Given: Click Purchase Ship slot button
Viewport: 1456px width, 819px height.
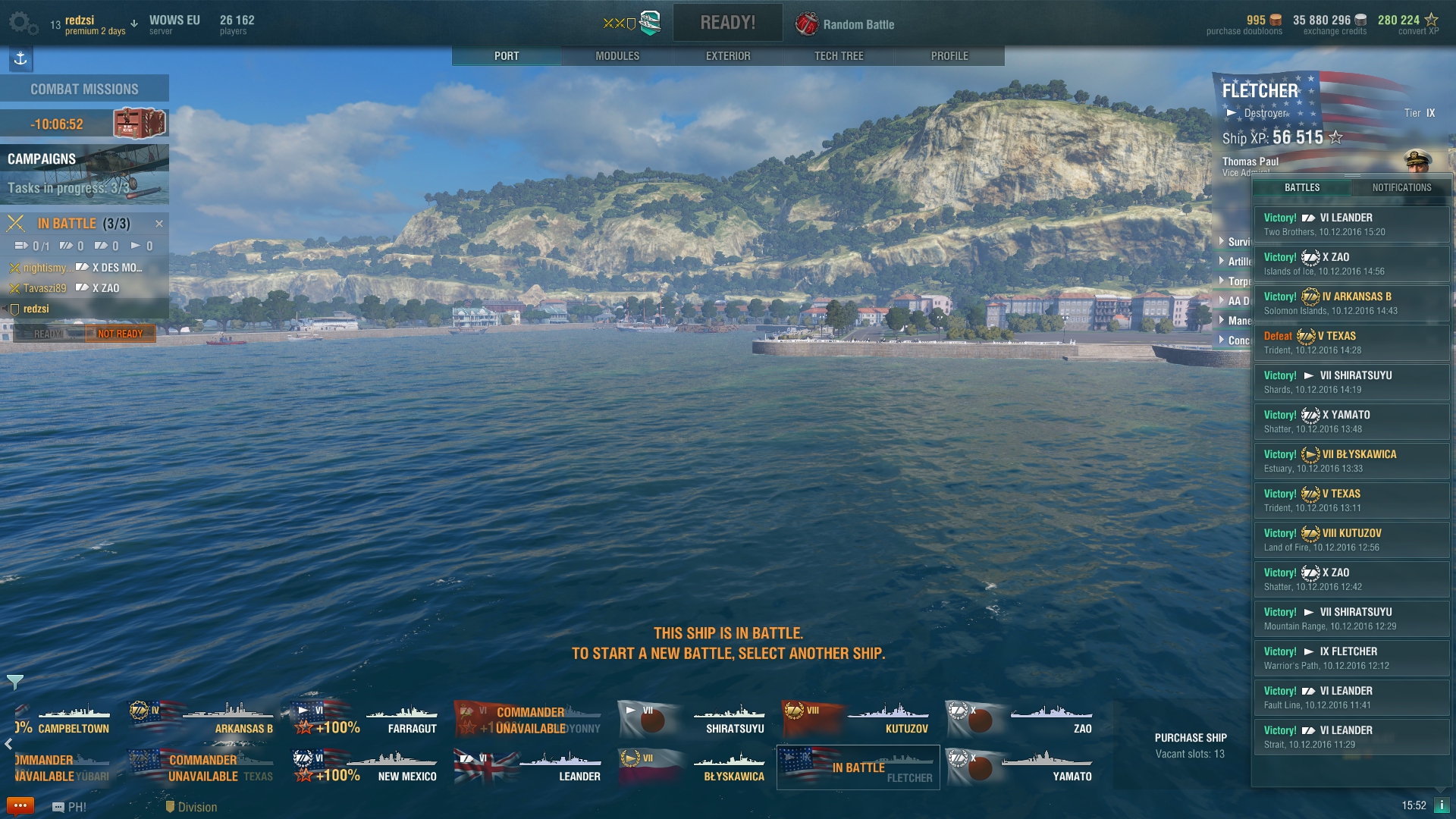Looking at the screenshot, I should click(1190, 745).
